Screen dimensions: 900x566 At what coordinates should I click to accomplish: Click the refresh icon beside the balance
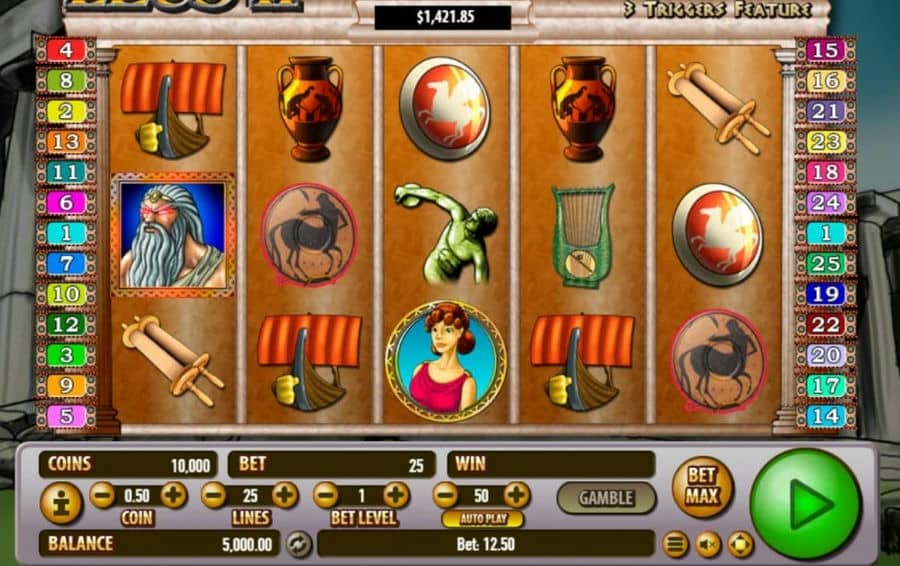tap(297, 544)
